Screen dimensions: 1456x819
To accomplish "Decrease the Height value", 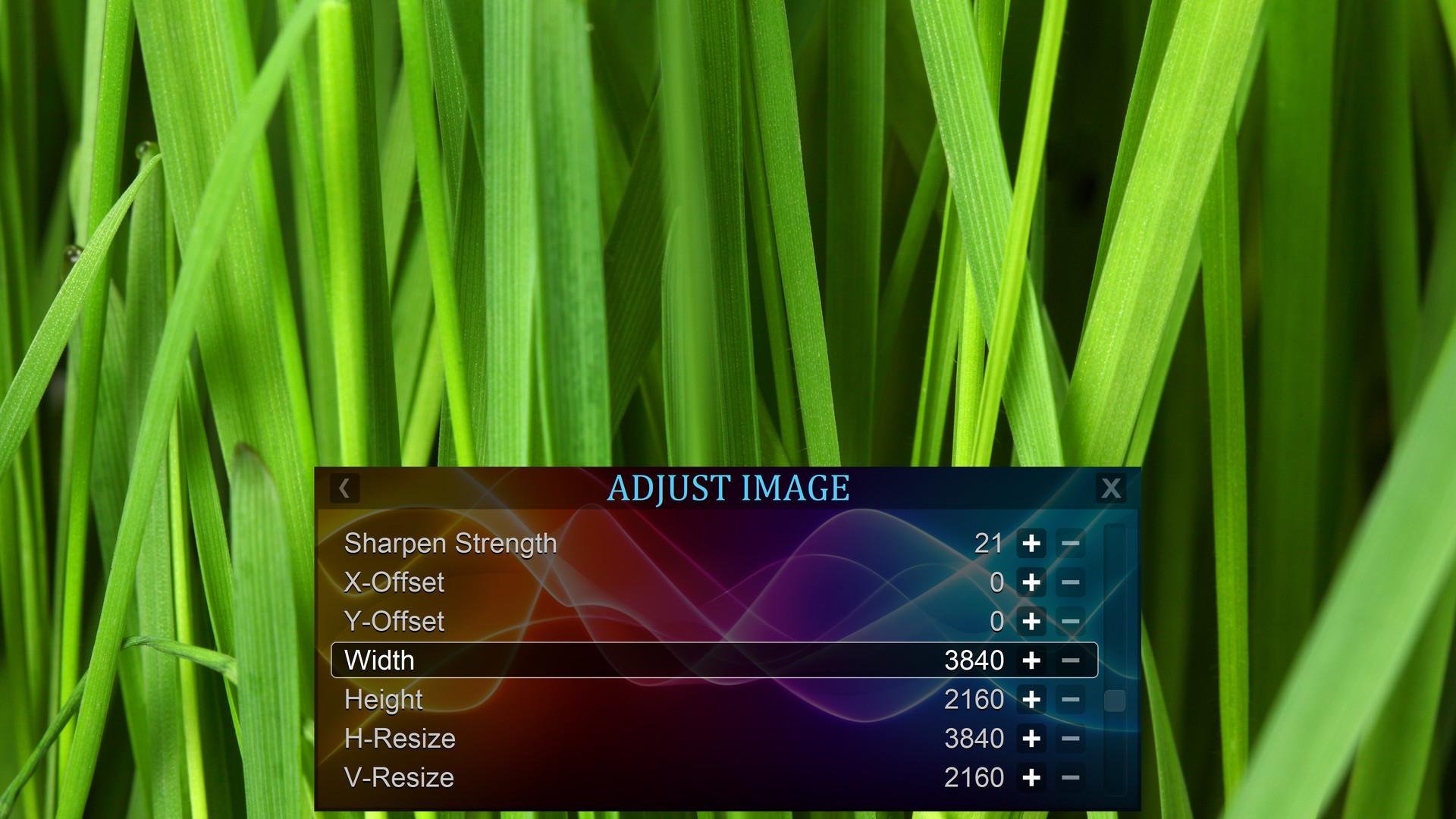I will coord(1071,700).
